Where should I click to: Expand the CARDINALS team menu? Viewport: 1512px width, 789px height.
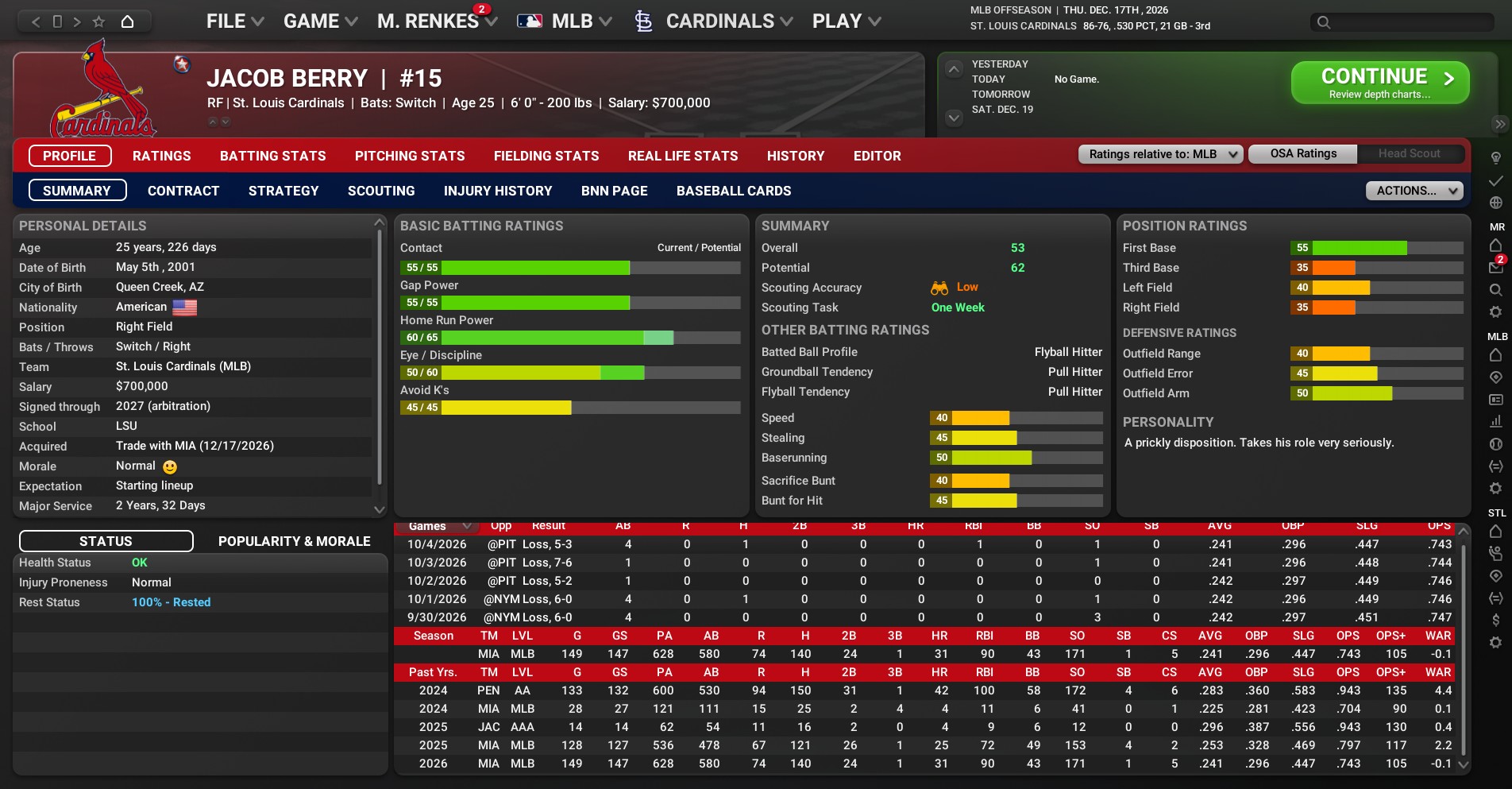click(x=719, y=21)
